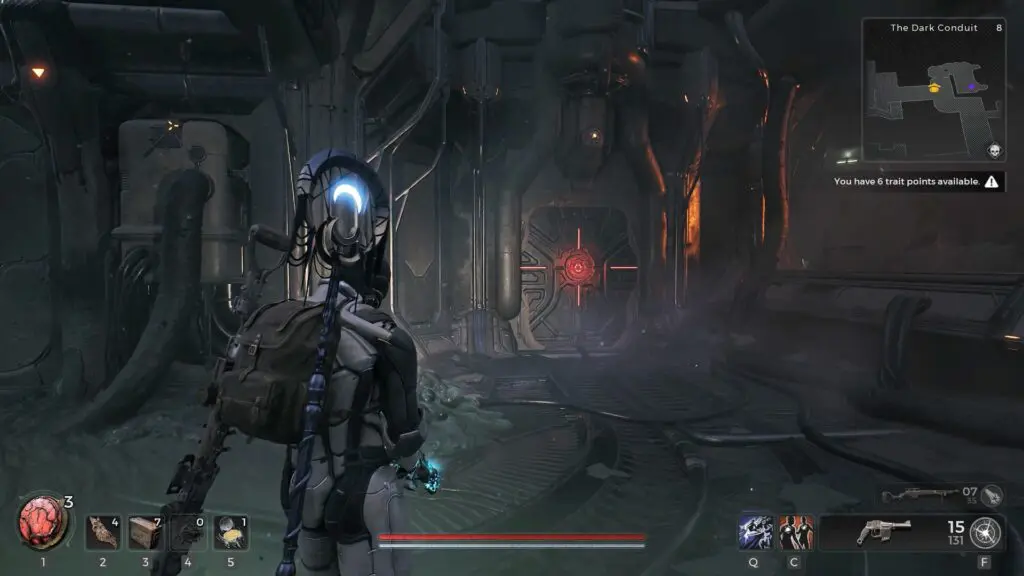The width and height of the screenshot is (1024, 576).
Task: Select the bandage consumable slot
Action: click(102, 532)
